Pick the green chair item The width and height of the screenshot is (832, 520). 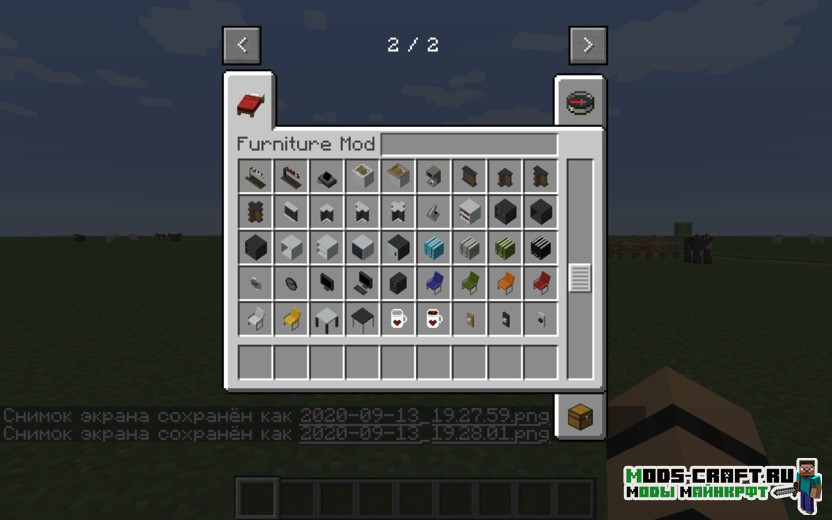click(470, 283)
